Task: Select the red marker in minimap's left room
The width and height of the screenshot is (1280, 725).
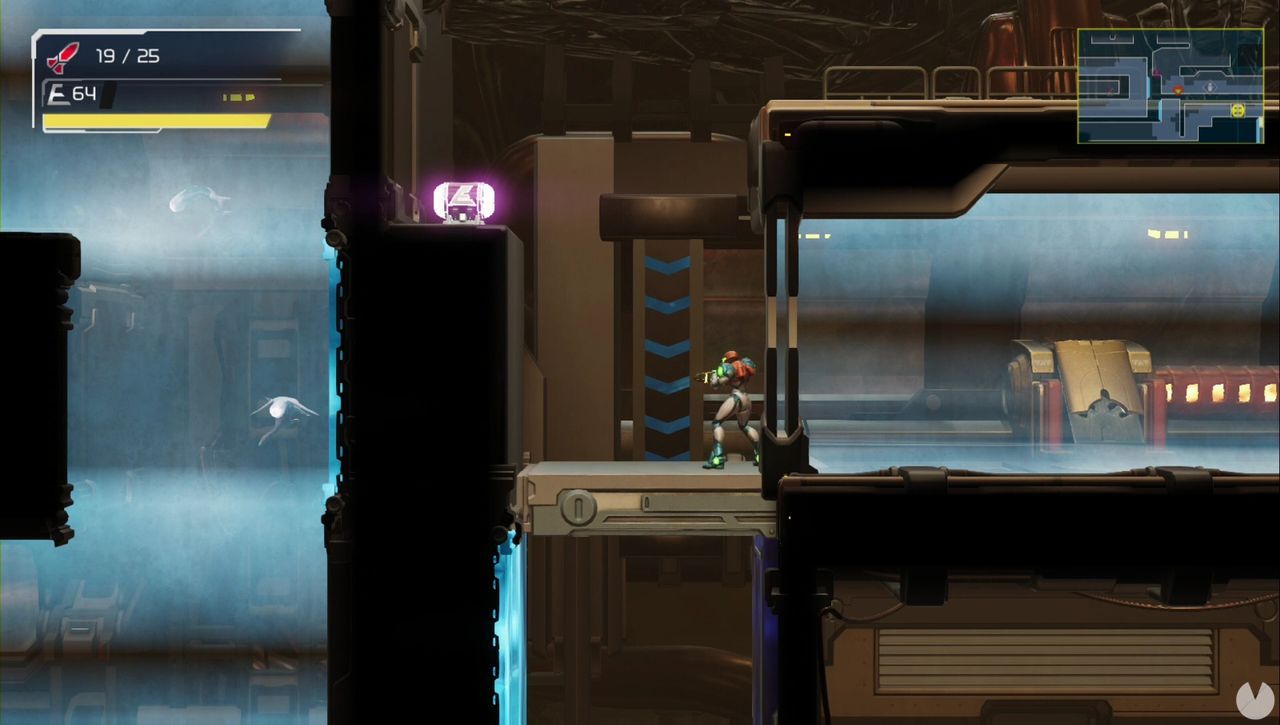Action: [x=1109, y=91]
